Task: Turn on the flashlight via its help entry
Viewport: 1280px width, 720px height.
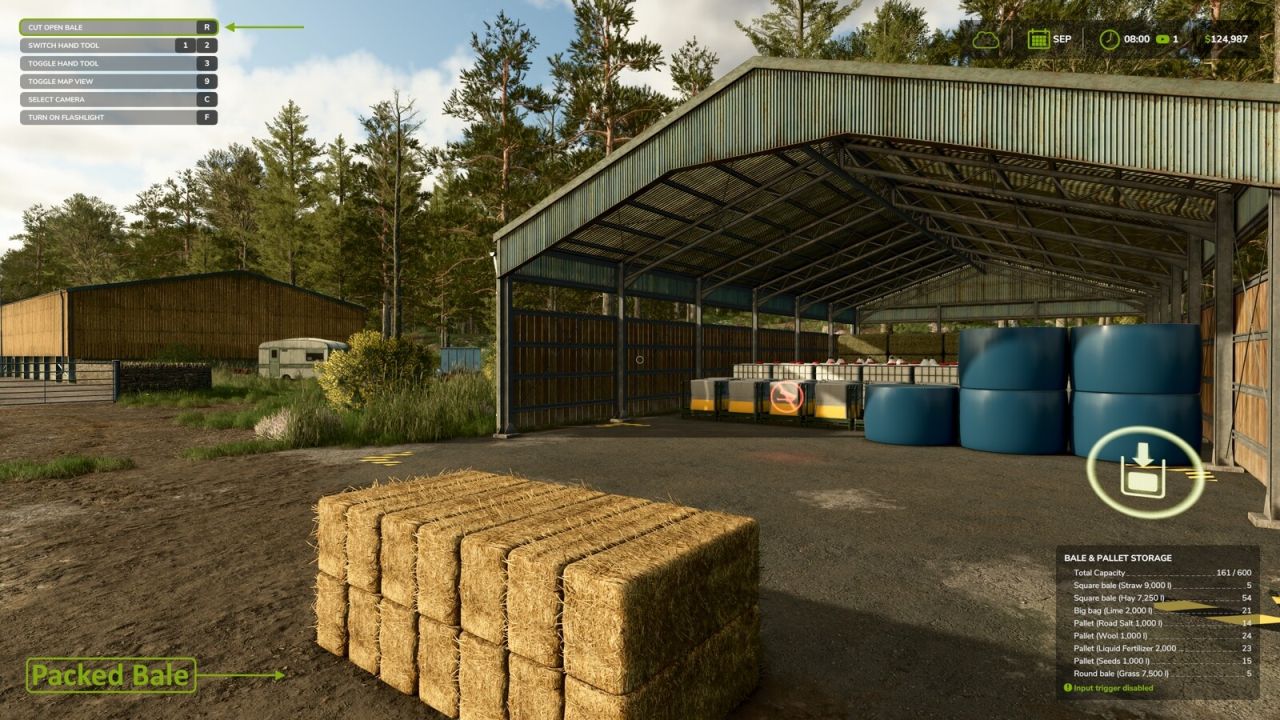Action: (115, 117)
